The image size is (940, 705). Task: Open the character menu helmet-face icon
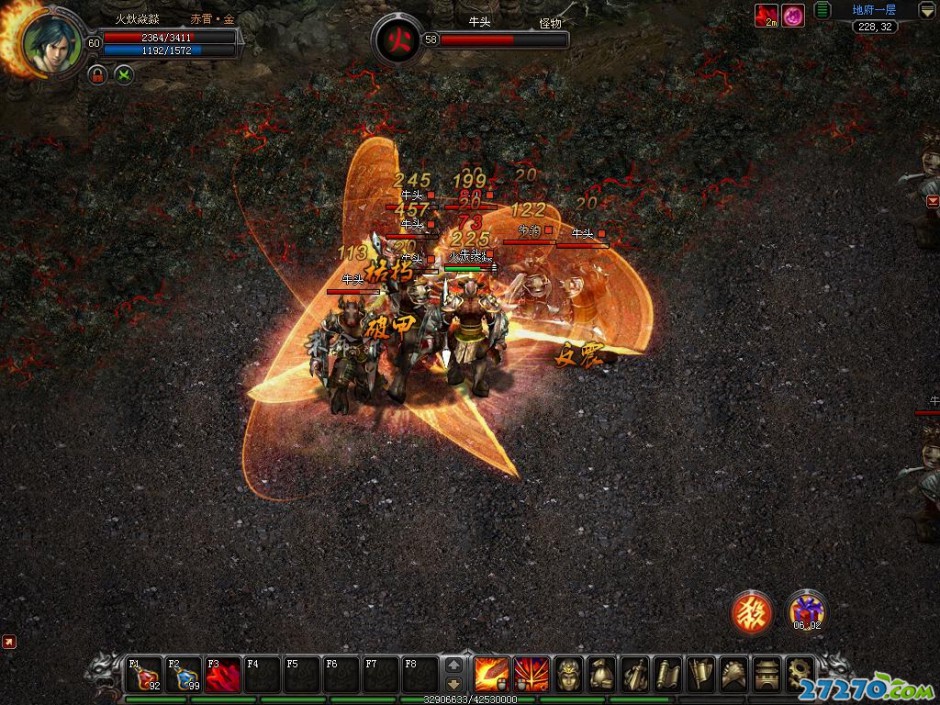569,674
